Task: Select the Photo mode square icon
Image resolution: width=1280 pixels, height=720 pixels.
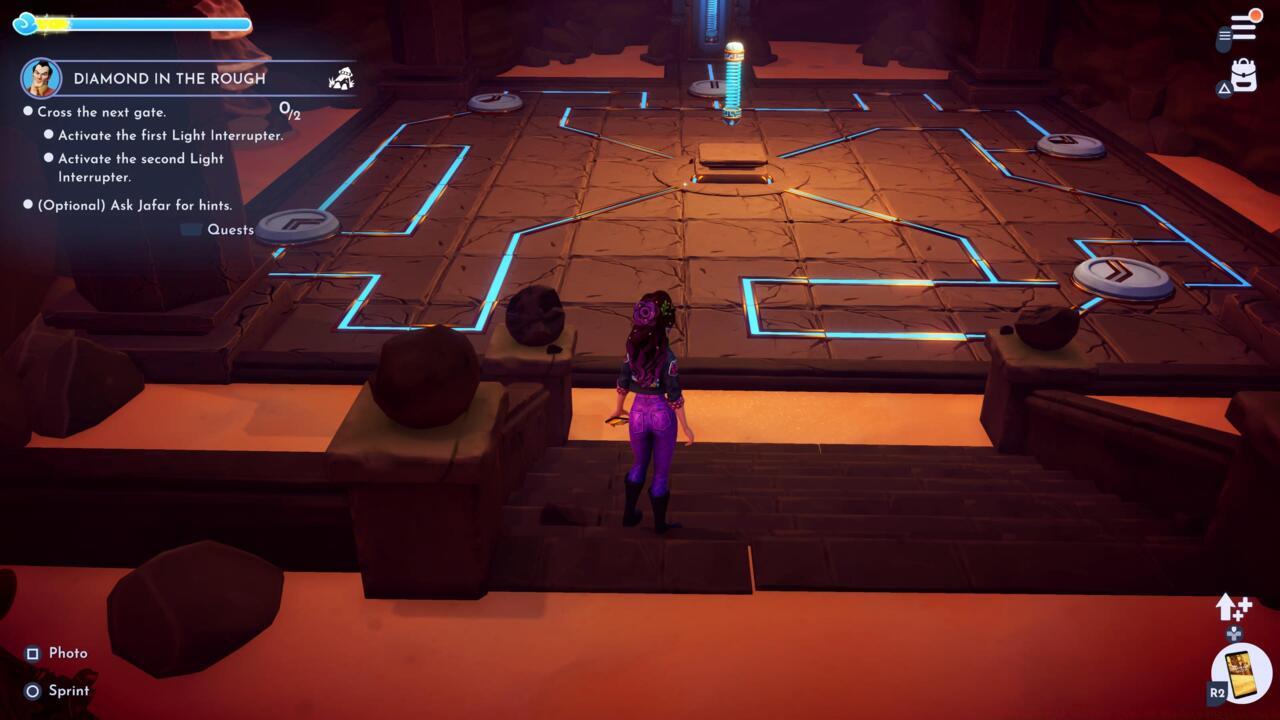Action: [33, 653]
